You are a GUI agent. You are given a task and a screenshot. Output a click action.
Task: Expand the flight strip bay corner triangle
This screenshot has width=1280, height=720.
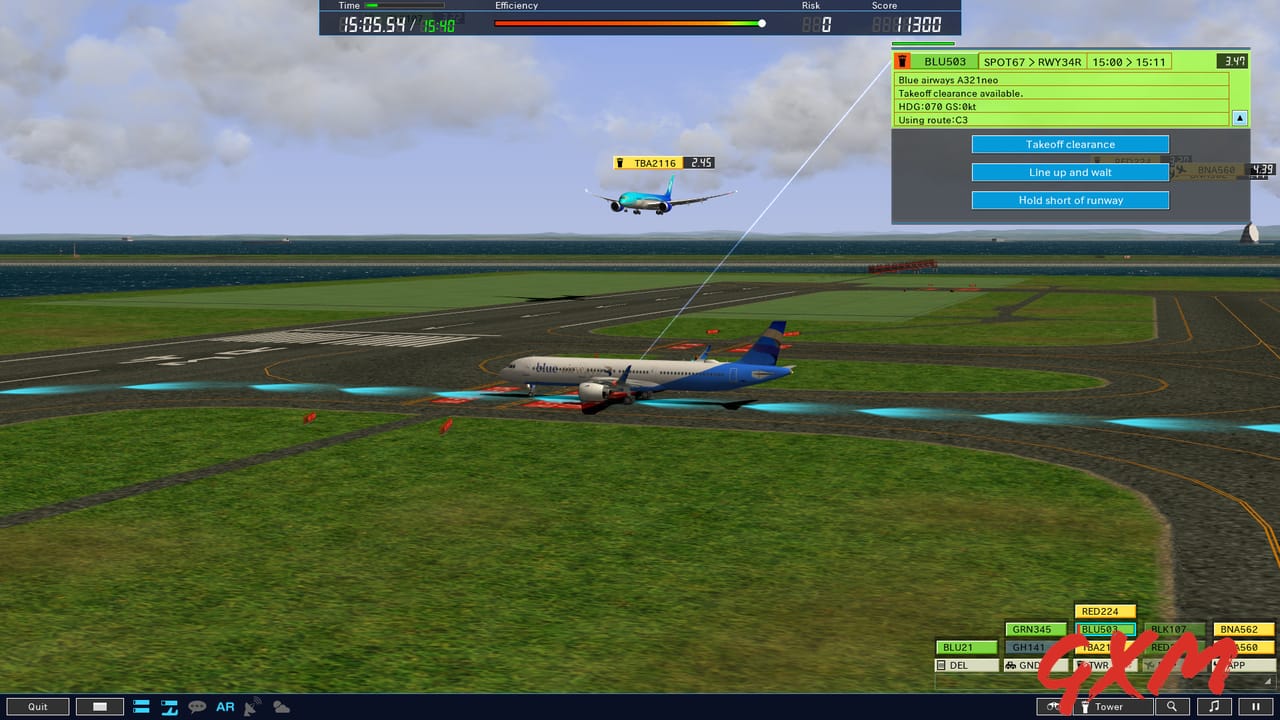1268,682
